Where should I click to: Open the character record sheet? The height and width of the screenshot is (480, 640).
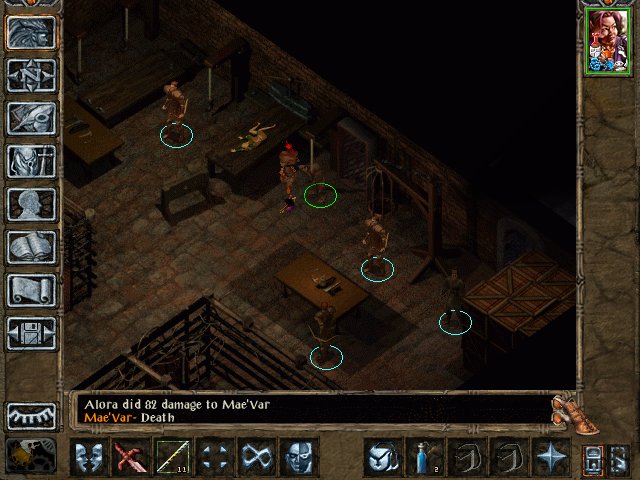point(32,204)
